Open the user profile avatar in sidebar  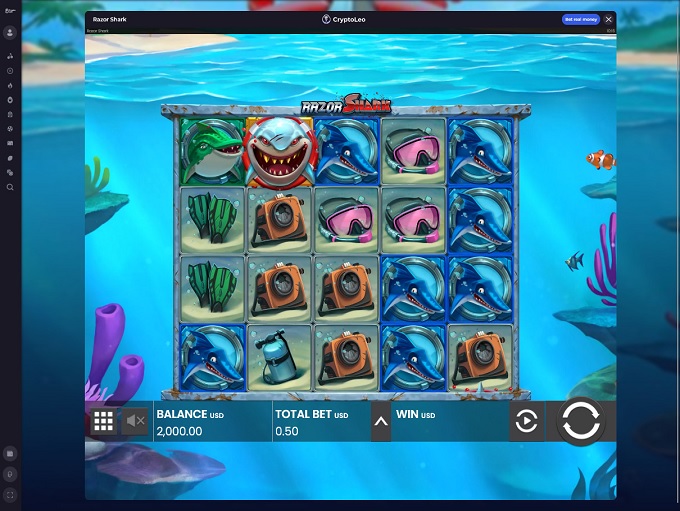pos(10,32)
